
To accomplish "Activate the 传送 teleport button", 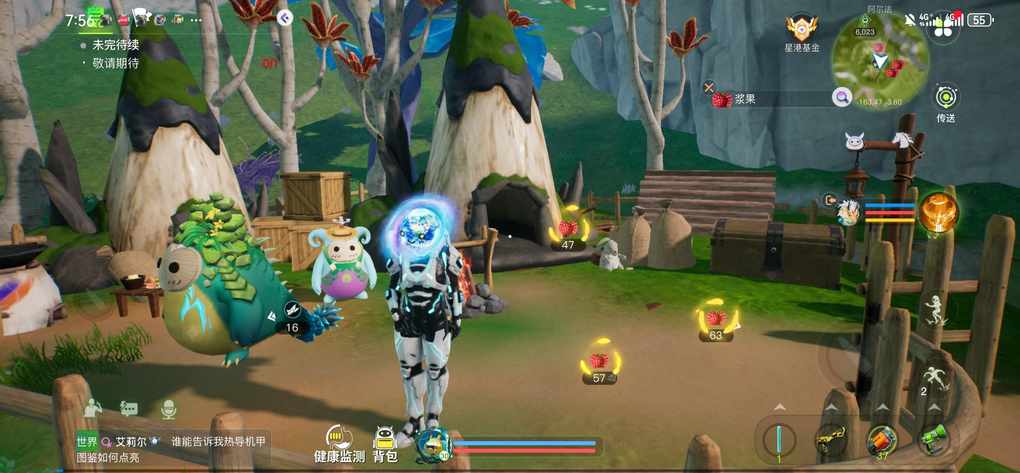I will (946, 98).
